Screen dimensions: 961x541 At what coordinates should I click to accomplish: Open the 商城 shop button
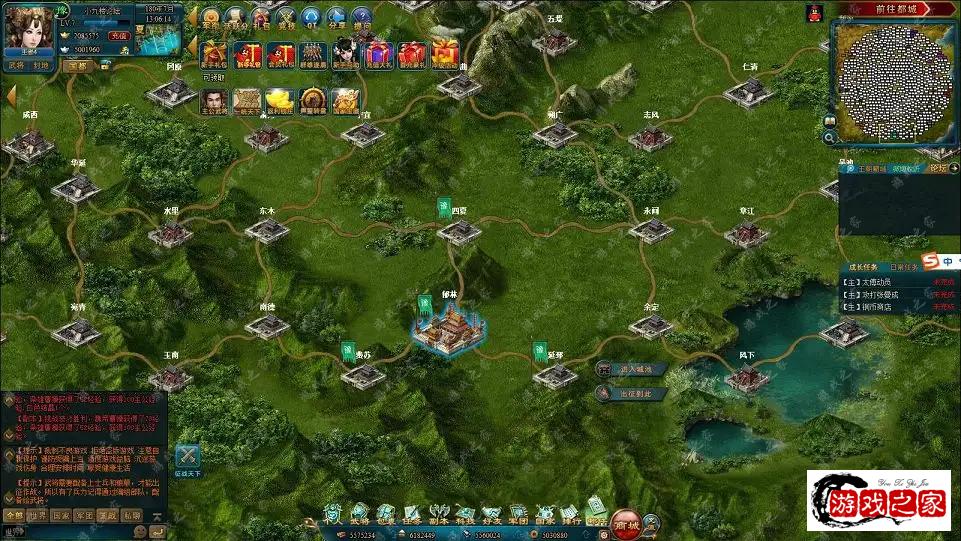point(627,521)
